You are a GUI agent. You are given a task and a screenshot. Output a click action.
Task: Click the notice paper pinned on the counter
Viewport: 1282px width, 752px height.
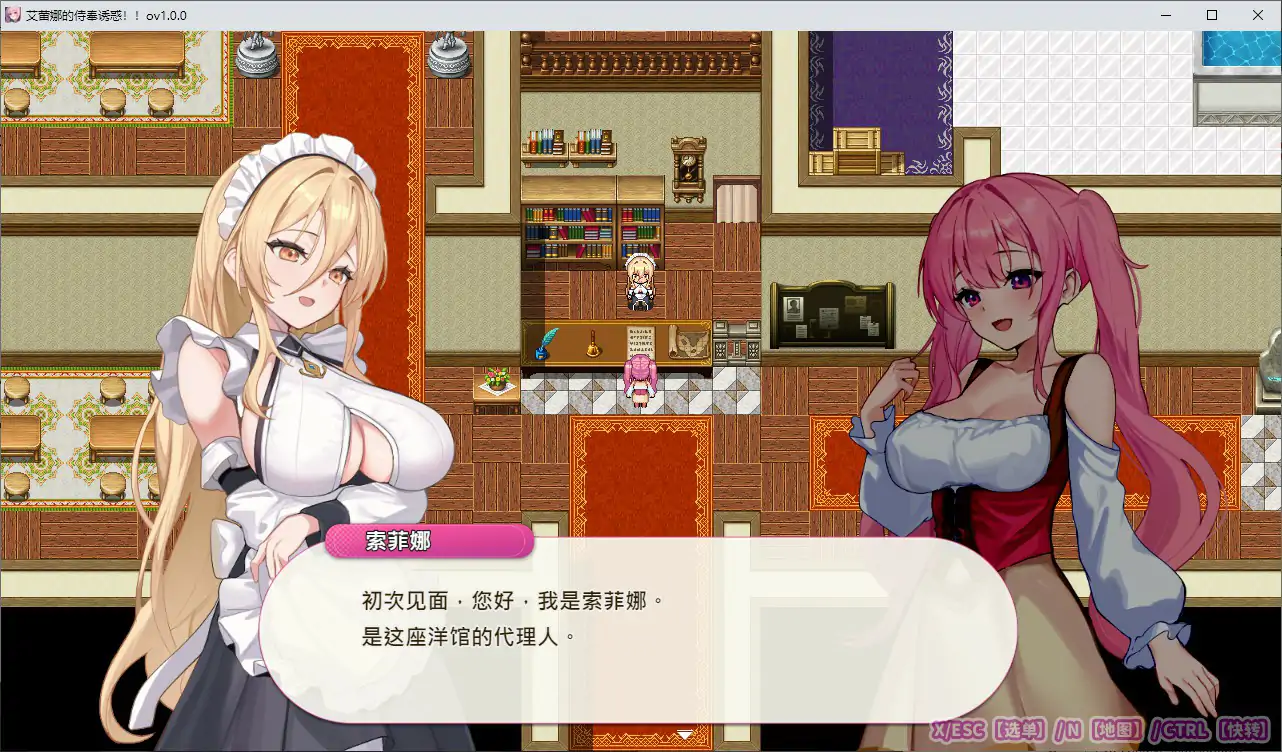click(640, 341)
